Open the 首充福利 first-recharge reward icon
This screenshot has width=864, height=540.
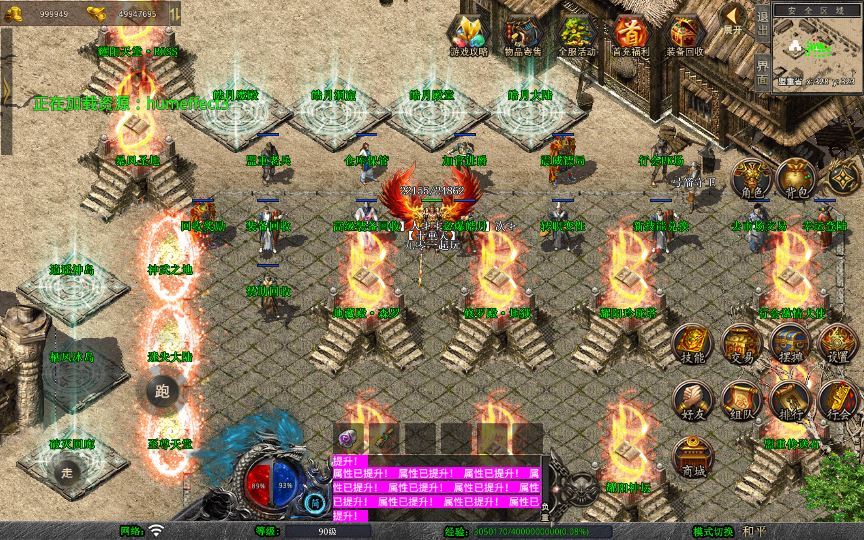631,33
